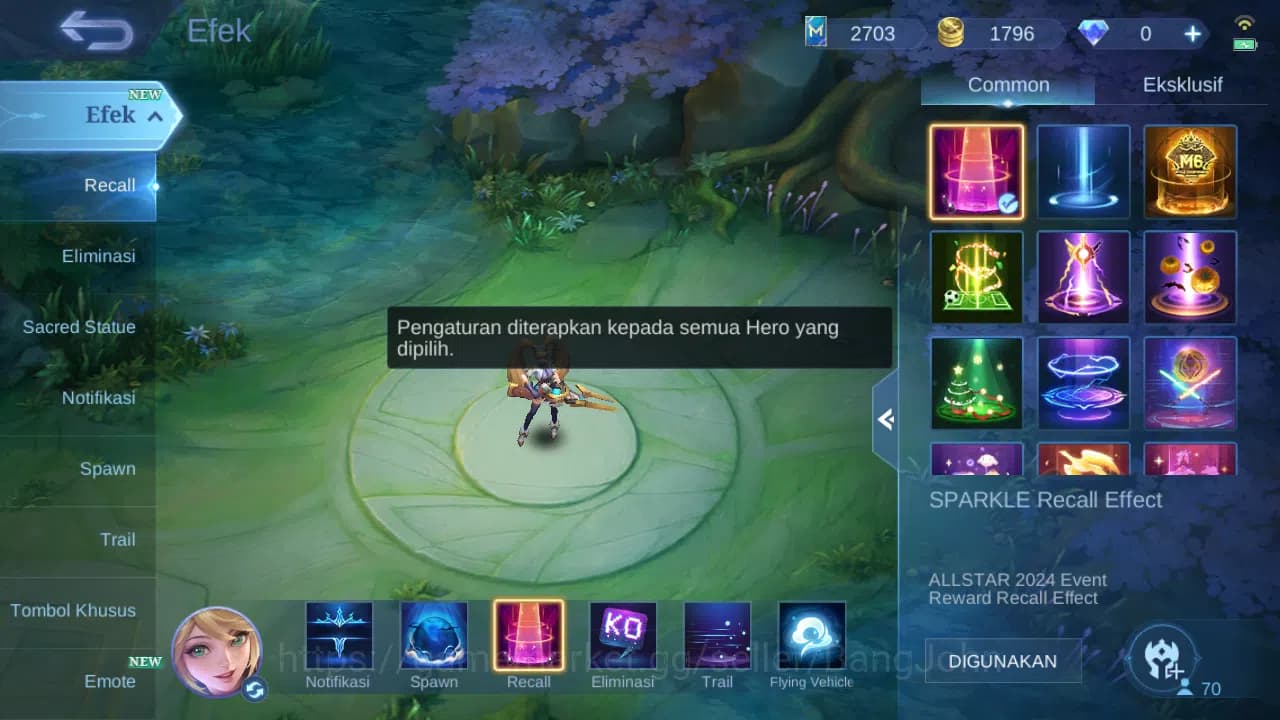1280x720 pixels.
Task: Select the Trail effects icon at the bottom
Action: pyautogui.click(x=716, y=634)
